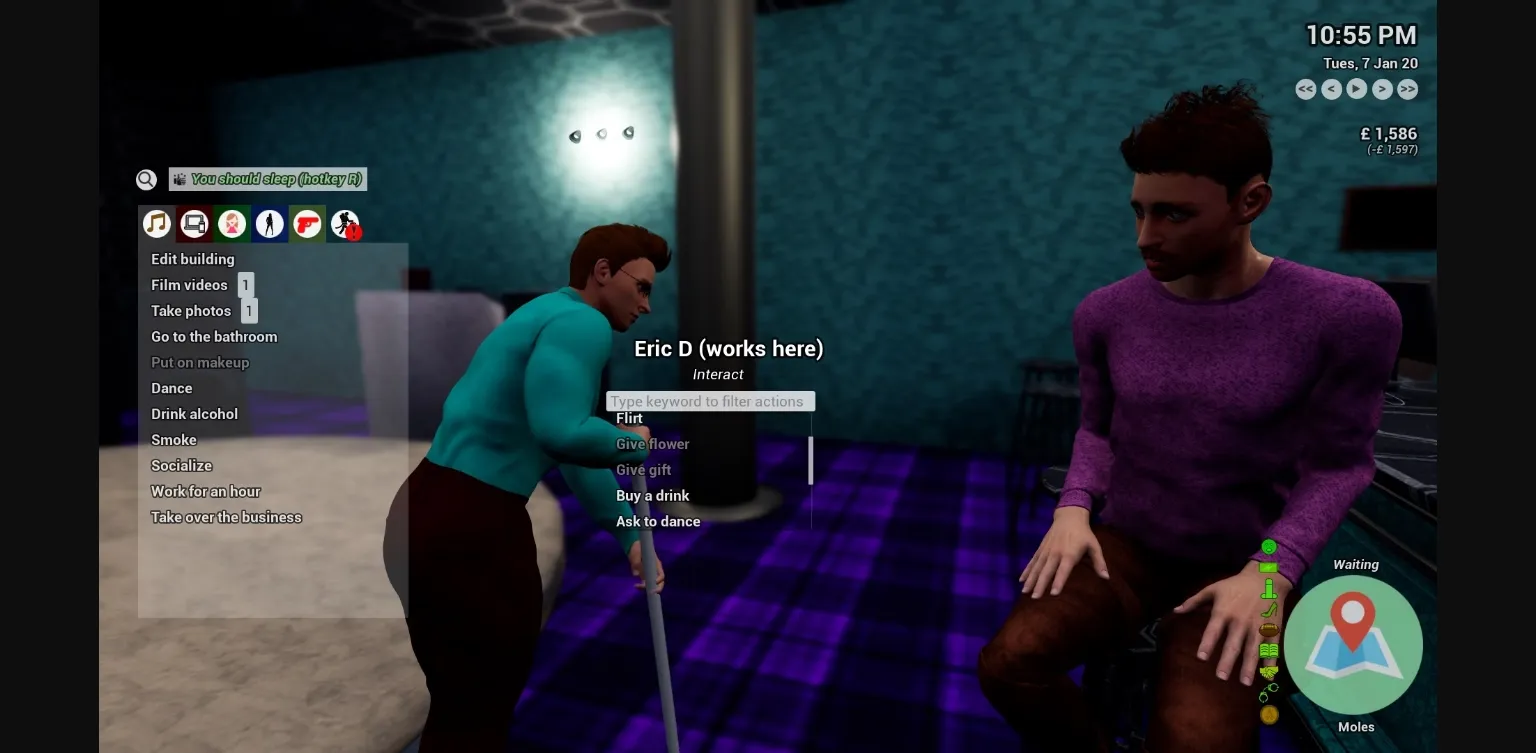
Task: Click the keyword filter input field
Action: pyautogui.click(x=711, y=401)
